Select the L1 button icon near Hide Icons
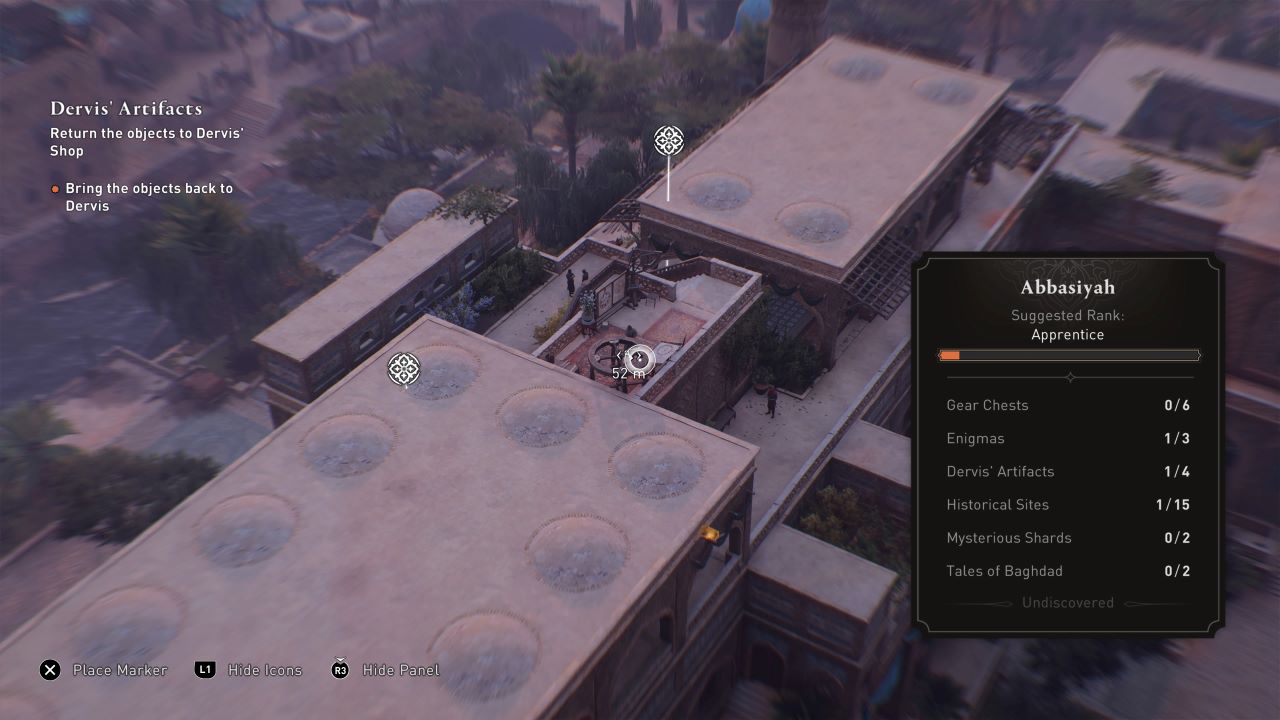Screen dimensions: 1280x720 (x=204, y=670)
